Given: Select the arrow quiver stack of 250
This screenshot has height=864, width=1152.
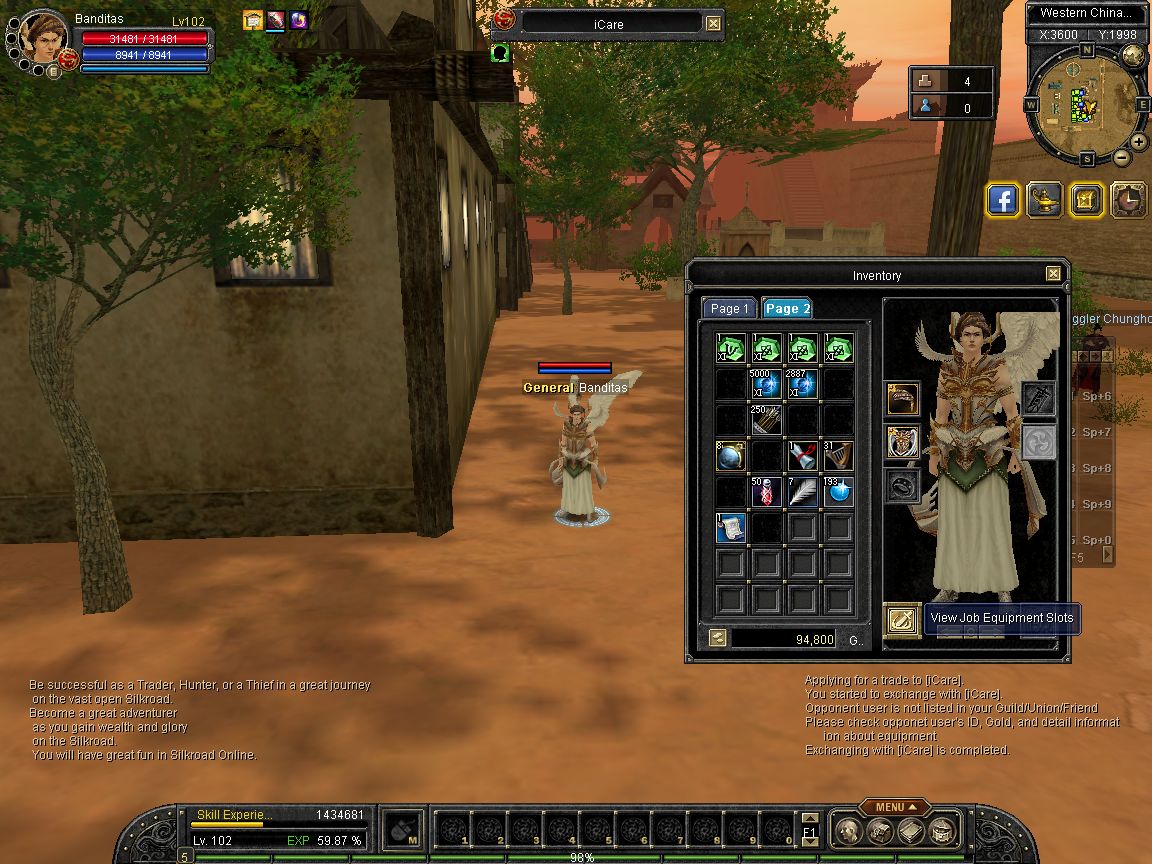Looking at the screenshot, I should click(x=766, y=420).
